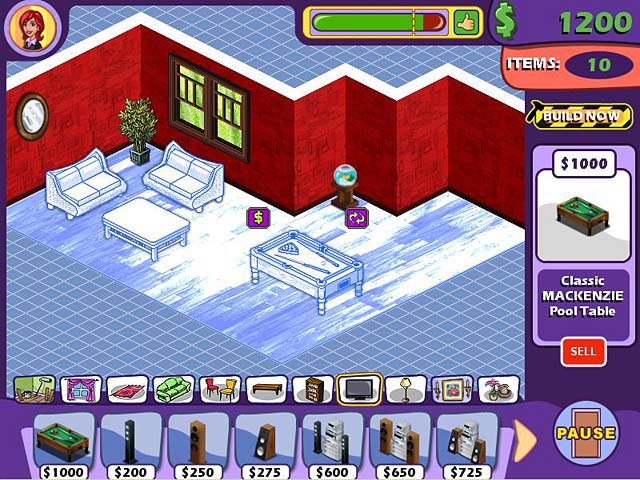Switch to the lamp category

(406, 388)
